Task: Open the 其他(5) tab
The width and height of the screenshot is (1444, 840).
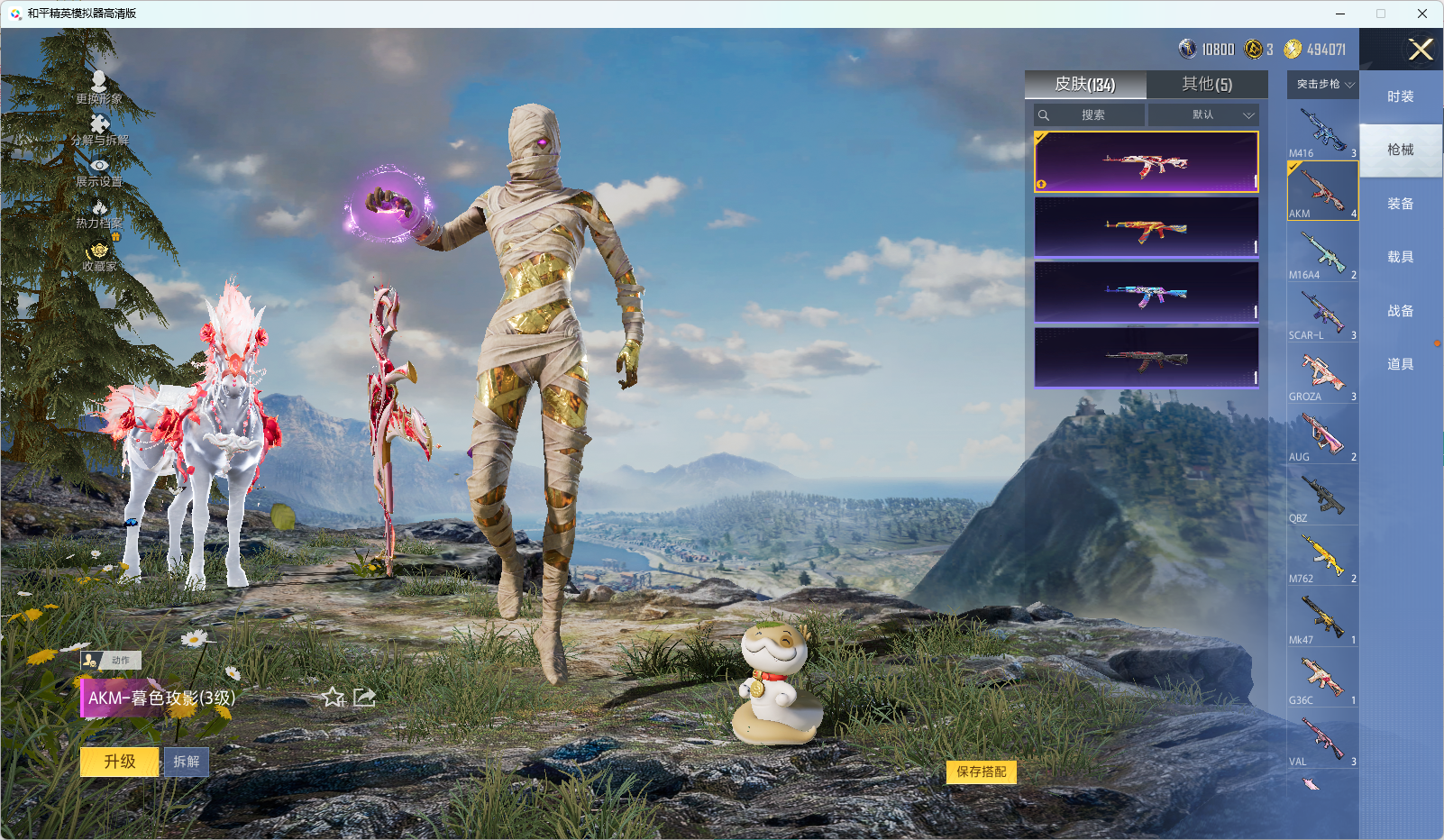Action: (x=1206, y=85)
